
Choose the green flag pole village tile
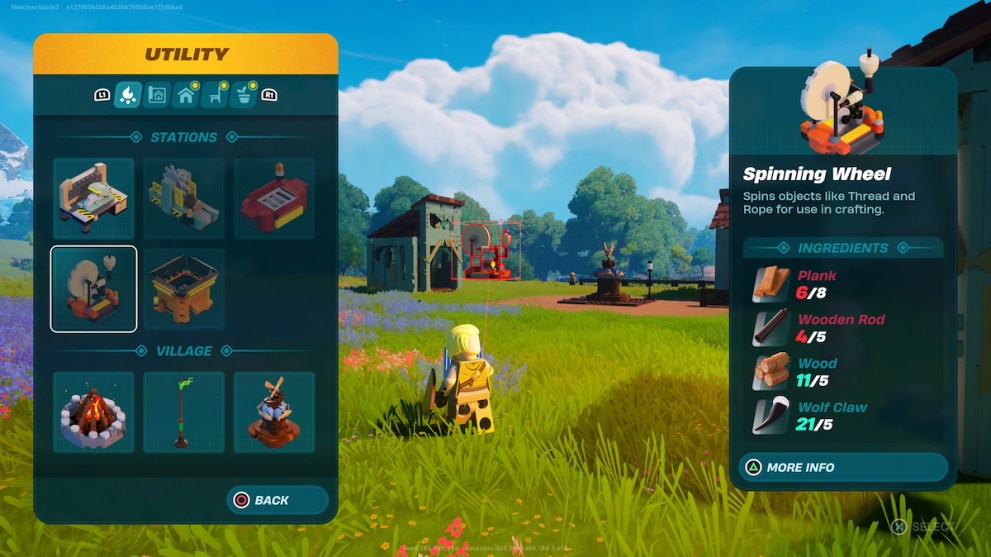(184, 411)
